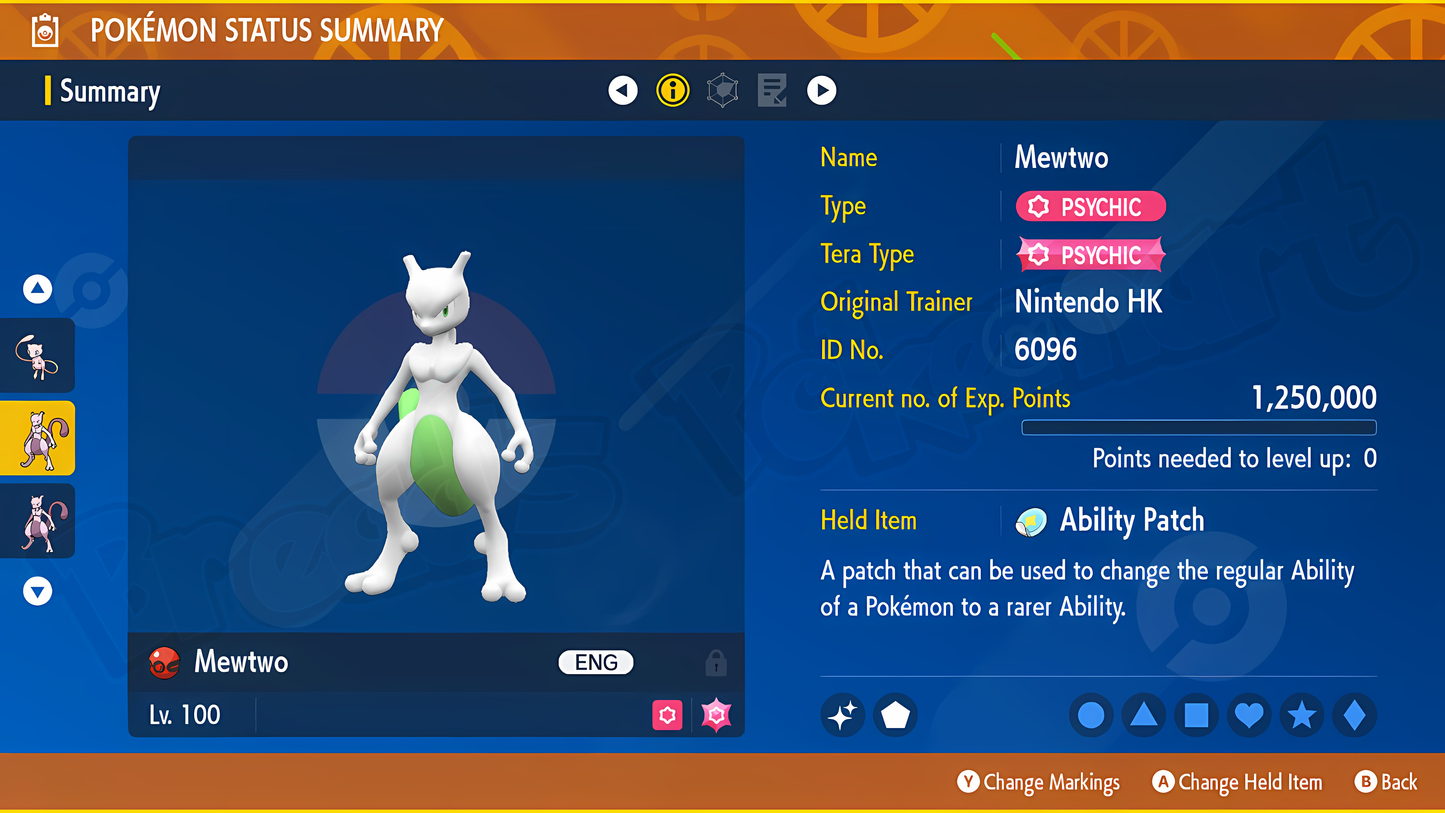Image resolution: width=1445 pixels, height=813 pixels.
Task: Select Change Markings option
Action: 1038,782
